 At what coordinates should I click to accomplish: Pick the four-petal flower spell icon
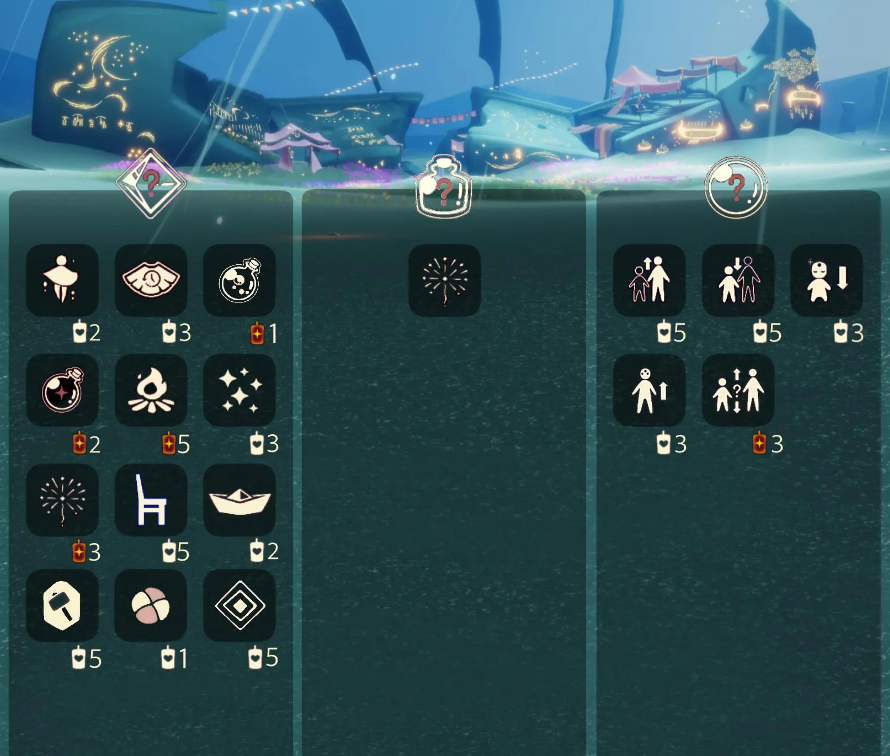(151, 606)
